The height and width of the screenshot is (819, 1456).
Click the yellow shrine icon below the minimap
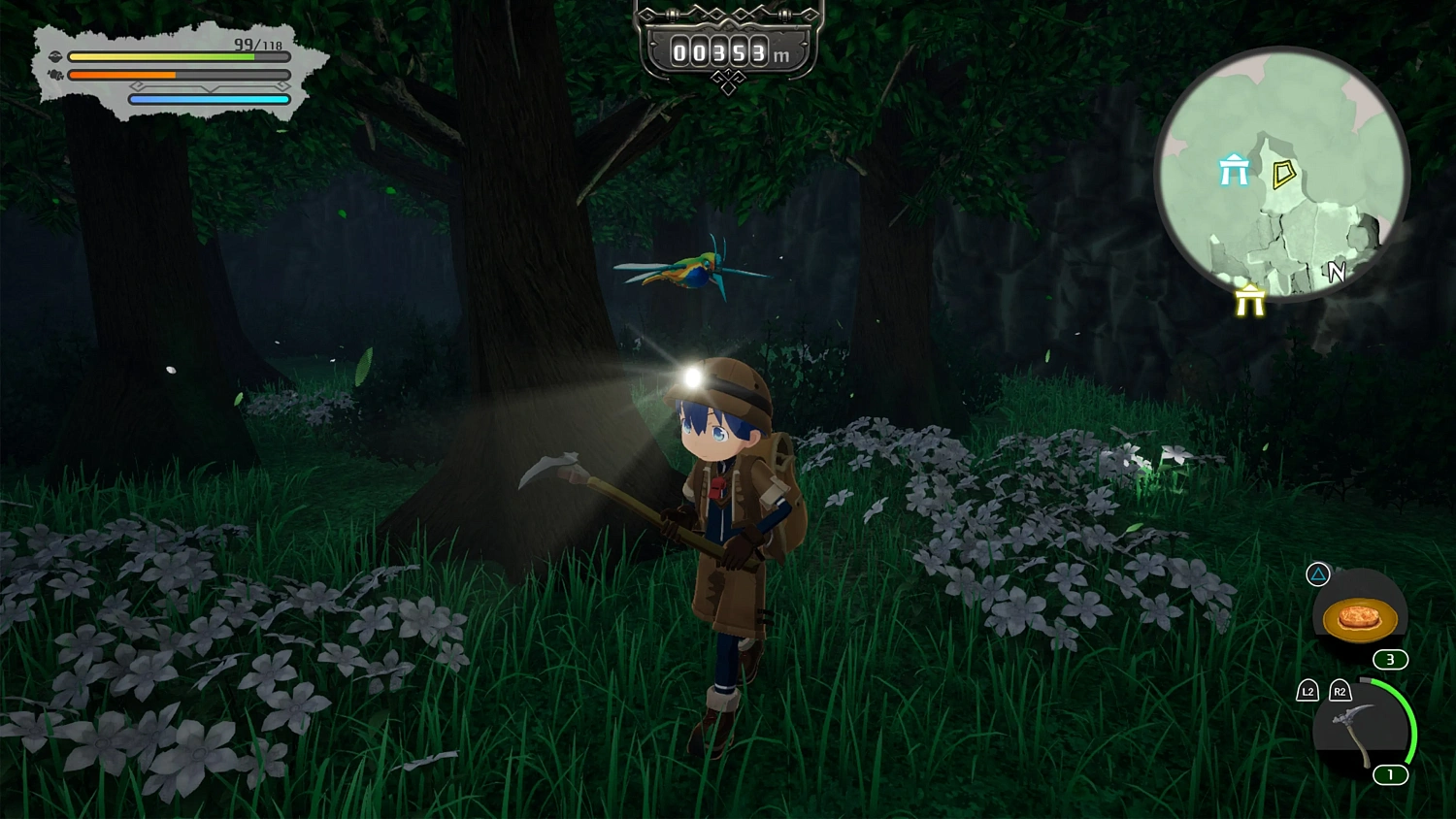pyautogui.click(x=1249, y=301)
